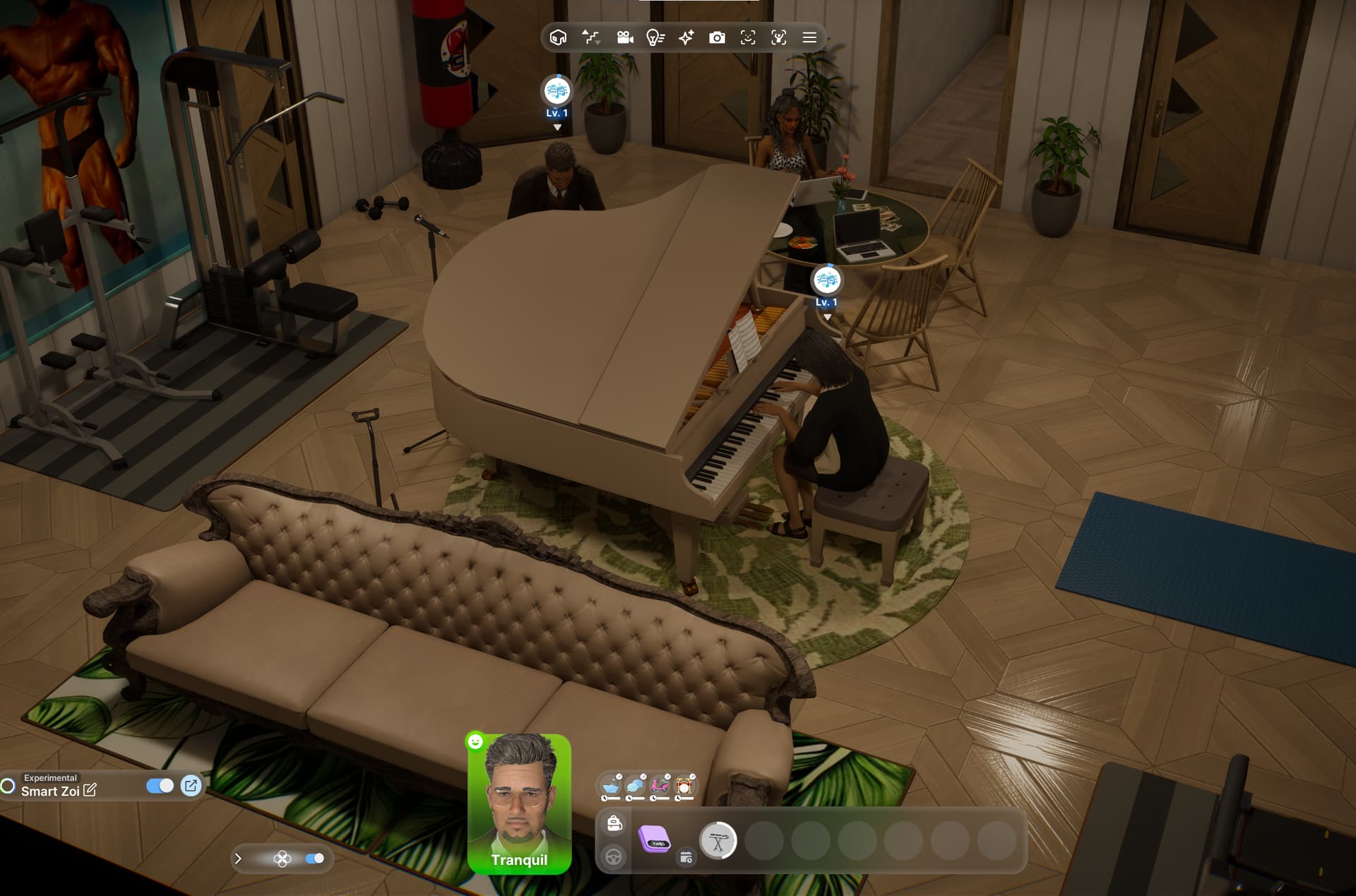This screenshot has height=896, width=1356.
Task: Toggle the switch beside the flower icon
Action: 314,859
